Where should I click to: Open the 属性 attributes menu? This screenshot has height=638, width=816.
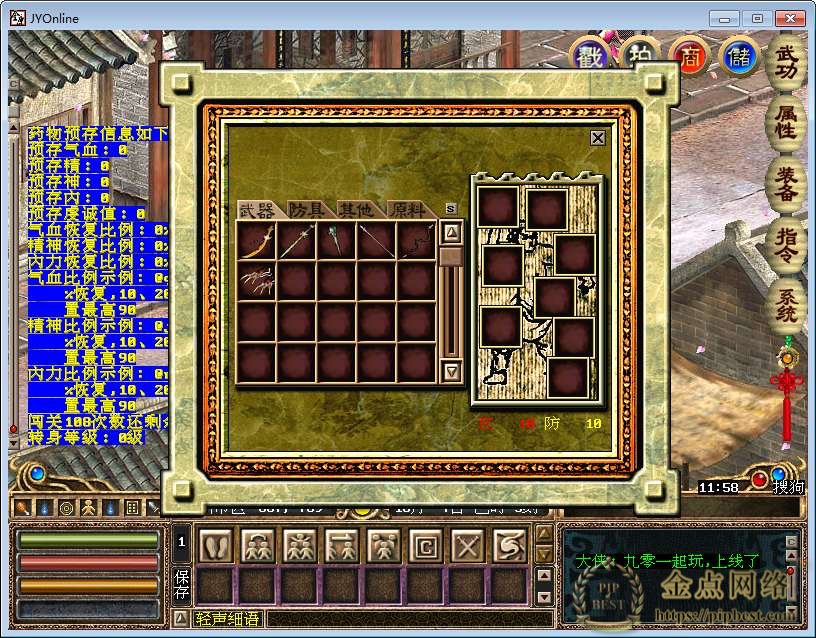[x=787, y=121]
